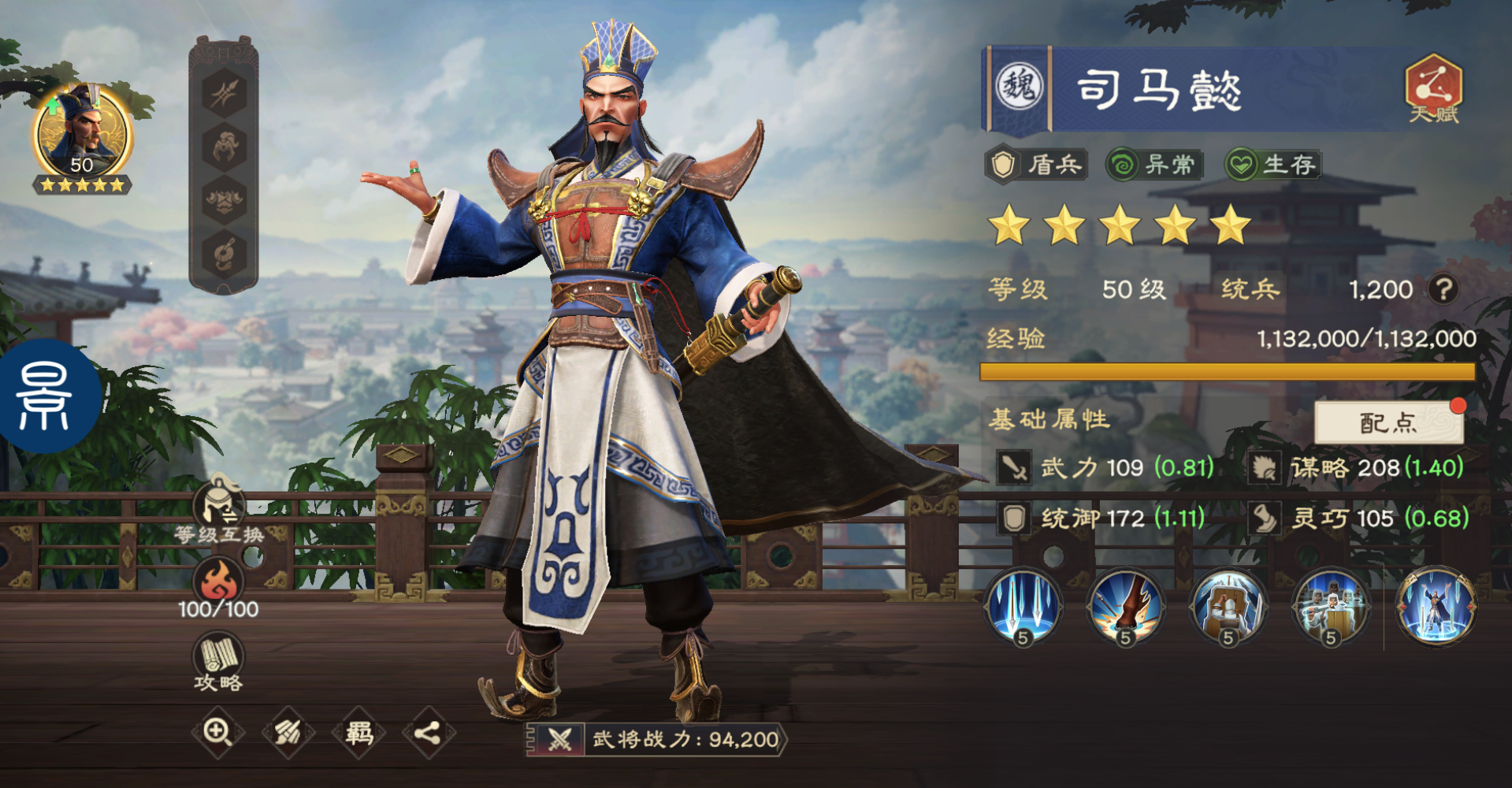Open the brush skin-change icon
Image resolution: width=1512 pixels, height=788 pixels.
tap(289, 731)
